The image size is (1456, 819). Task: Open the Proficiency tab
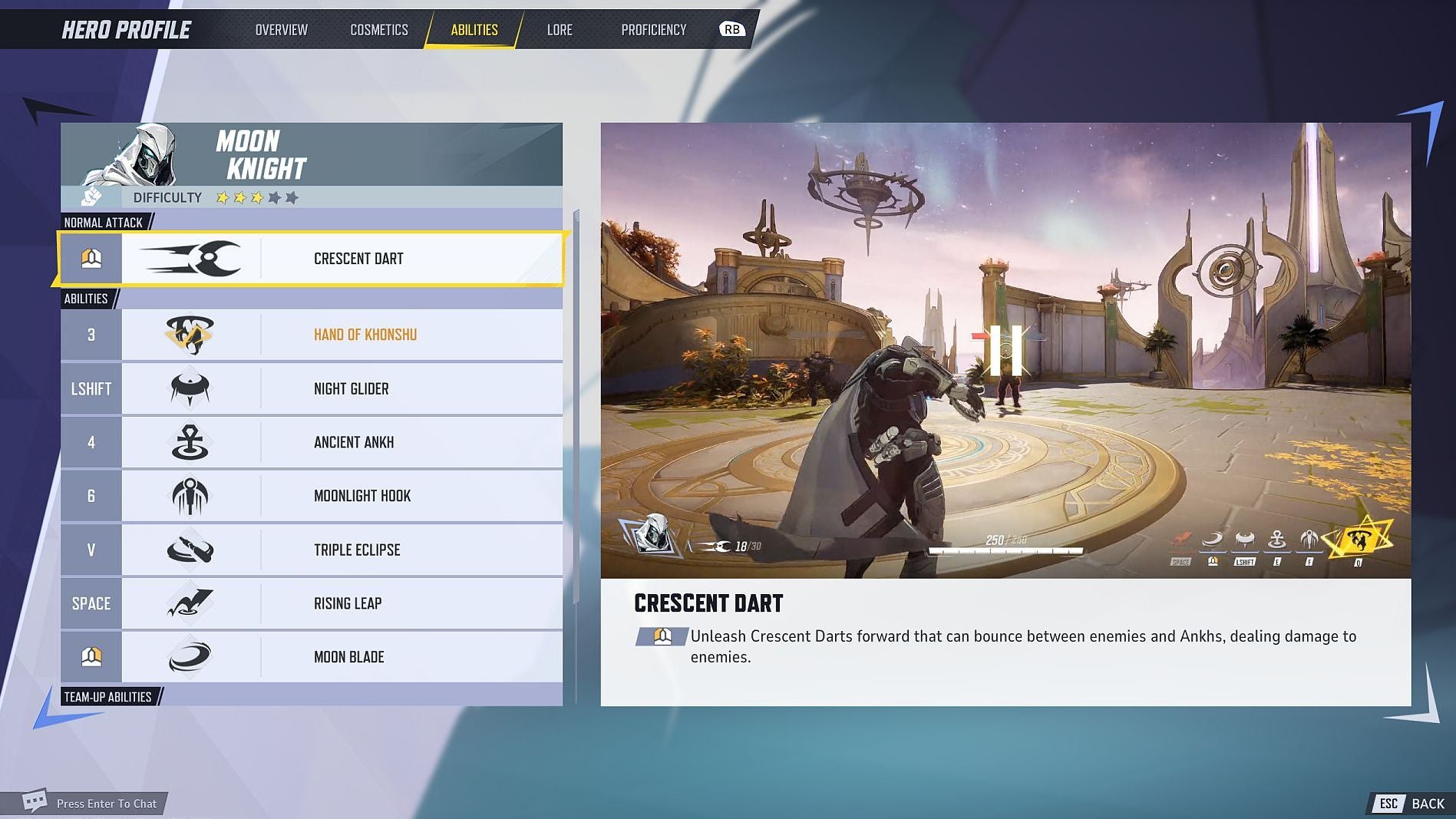pyautogui.click(x=654, y=29)
